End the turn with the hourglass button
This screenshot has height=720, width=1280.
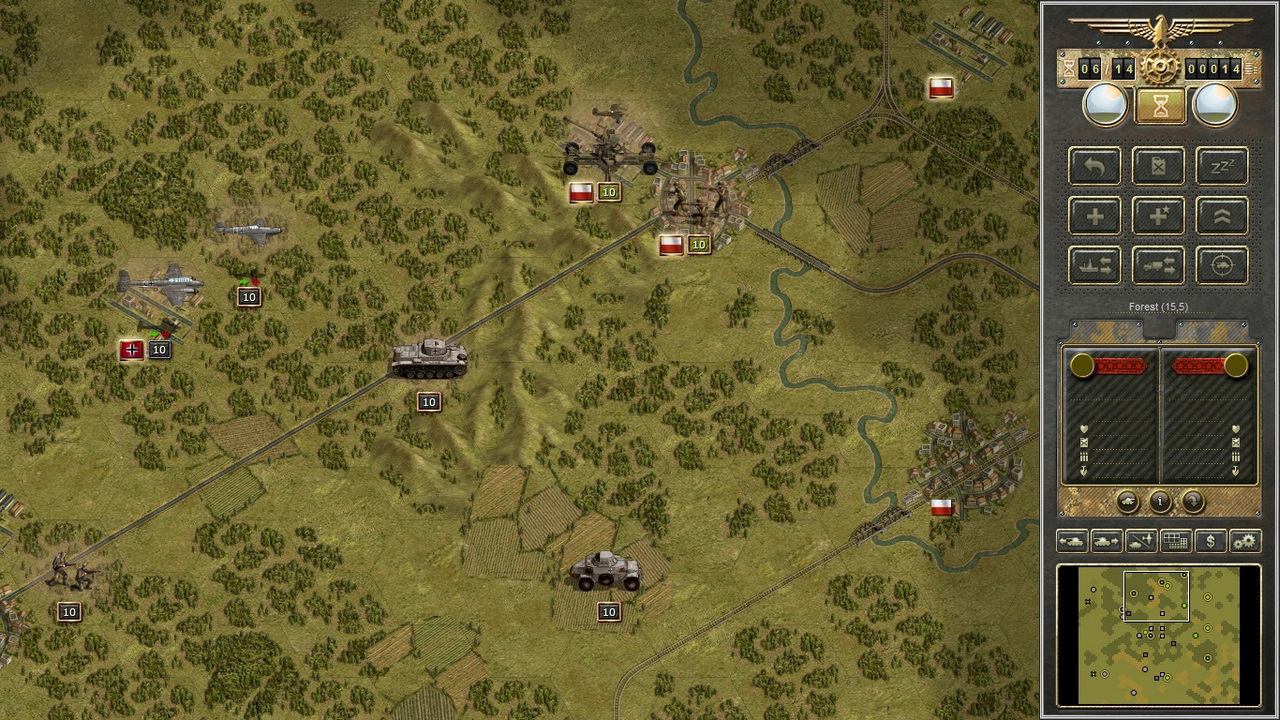pyautogui.click(x=1160, y=106)
